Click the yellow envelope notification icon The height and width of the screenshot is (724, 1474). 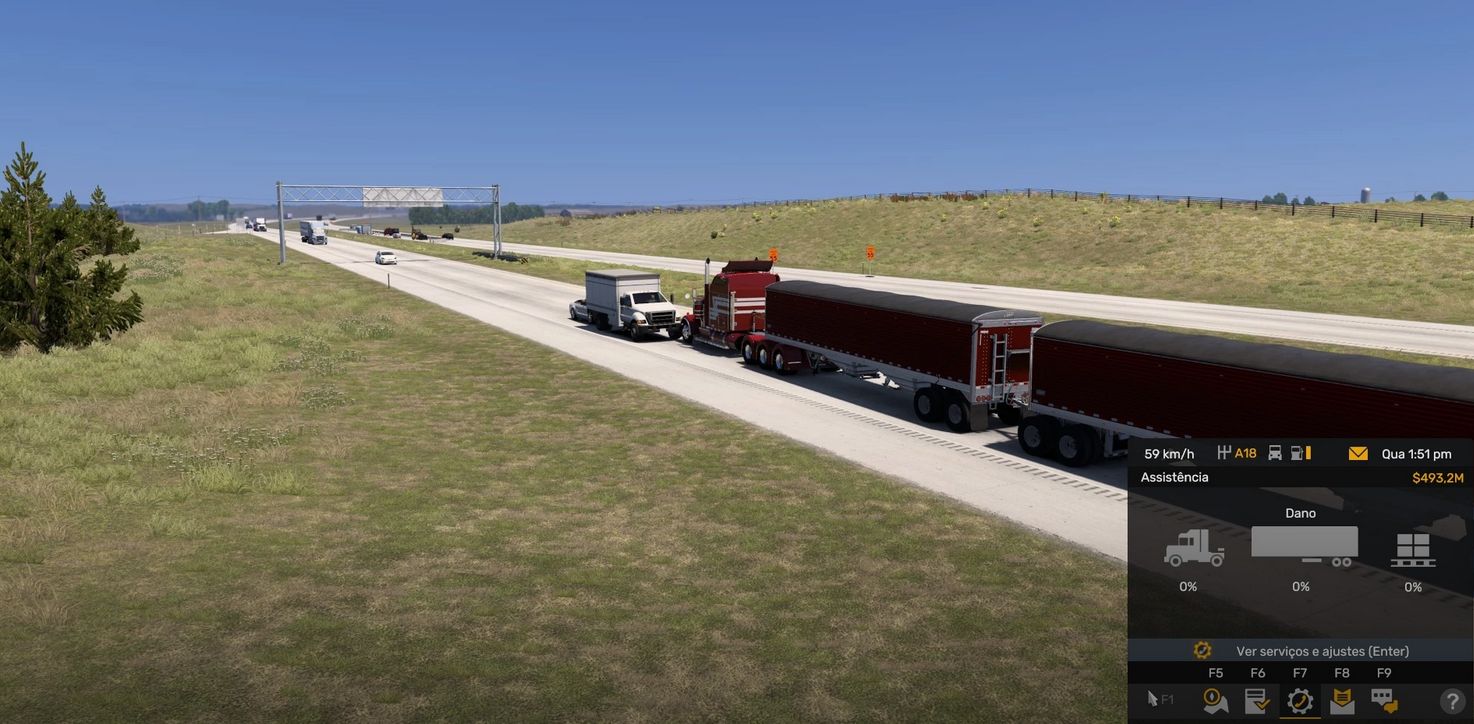coord(1358,455)
